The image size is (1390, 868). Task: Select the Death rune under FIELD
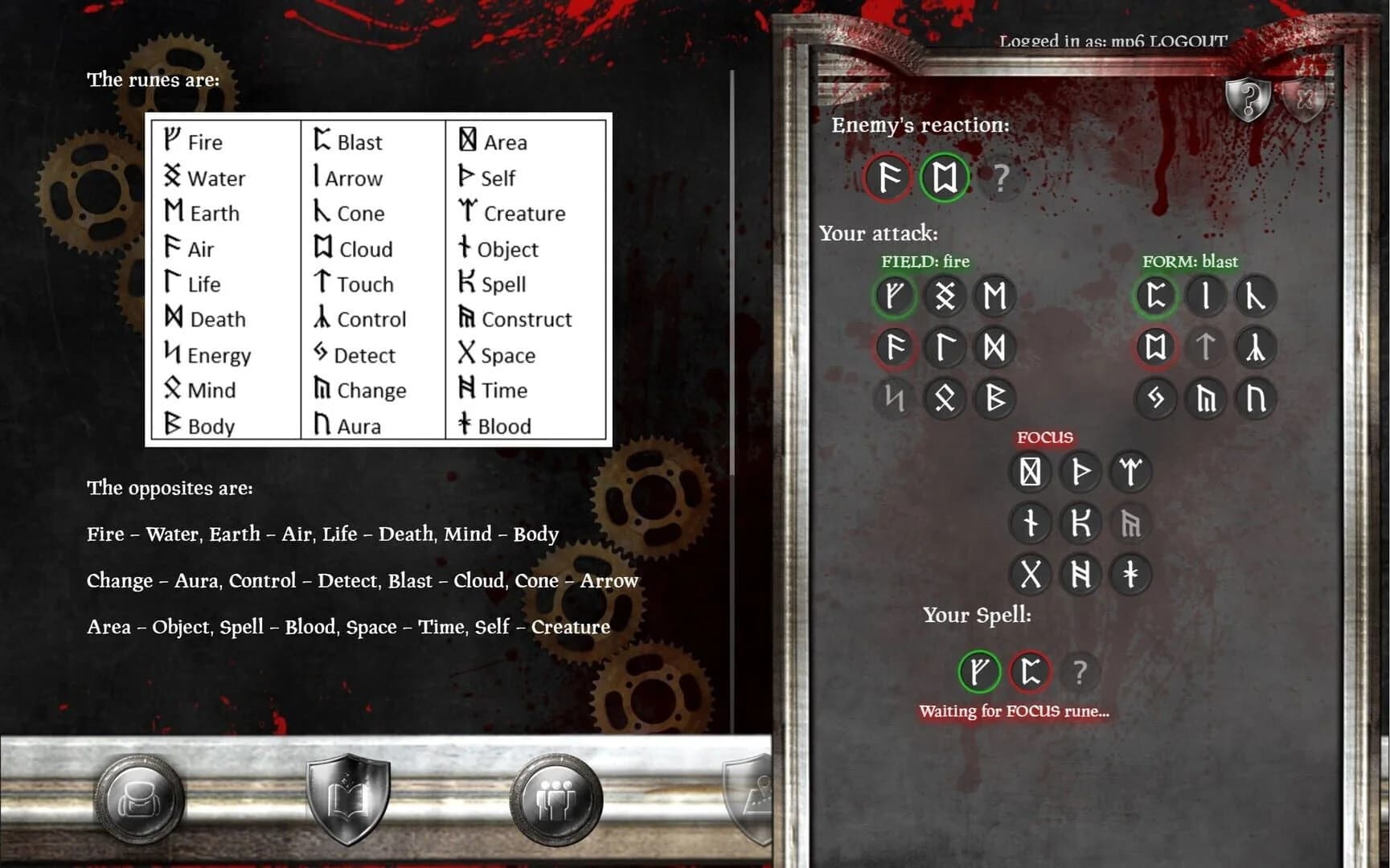995,347
